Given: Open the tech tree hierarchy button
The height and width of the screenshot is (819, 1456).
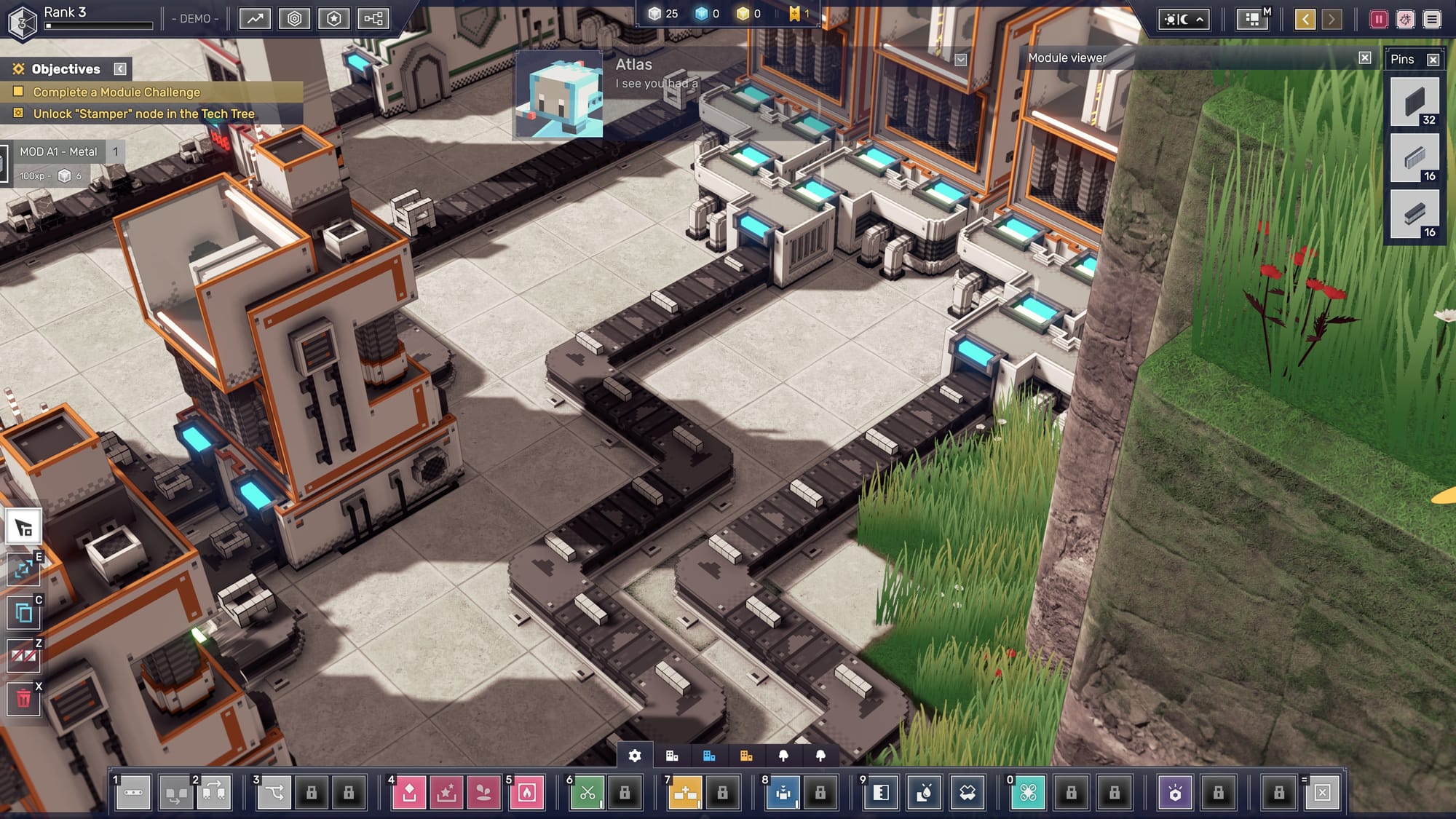Looking at the screenshot, I should [x=373, y=19].
